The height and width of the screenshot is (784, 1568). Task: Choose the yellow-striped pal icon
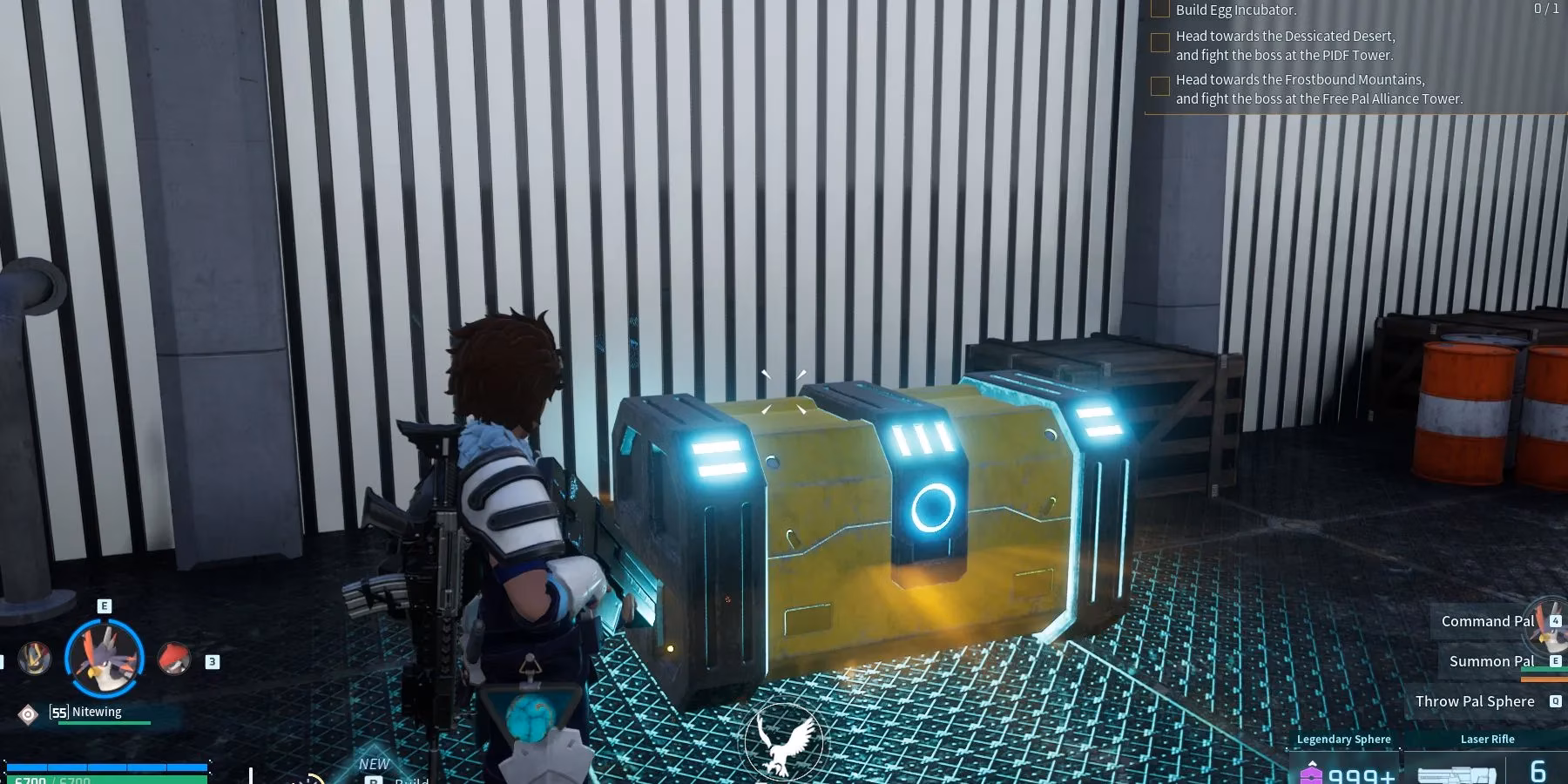[x=35, y=659]
